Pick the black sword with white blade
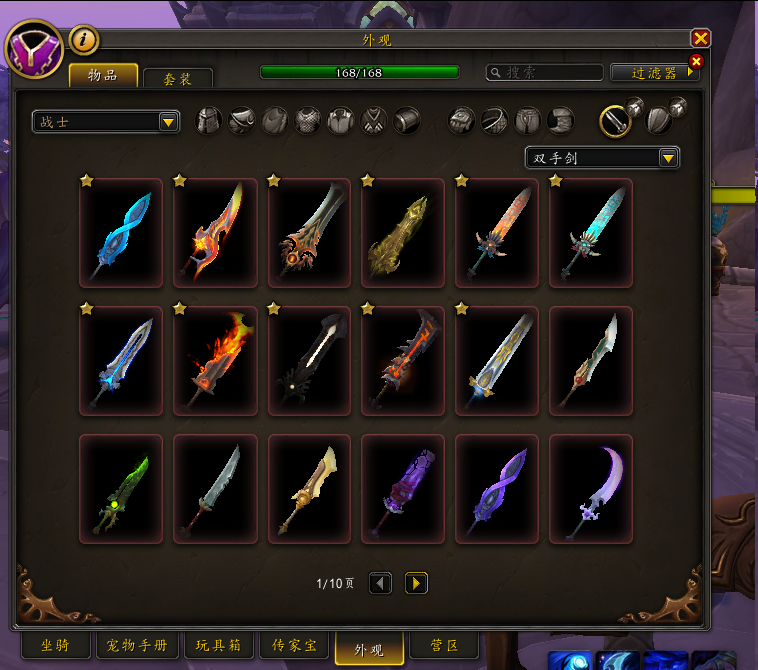 [x=309, y=360]
